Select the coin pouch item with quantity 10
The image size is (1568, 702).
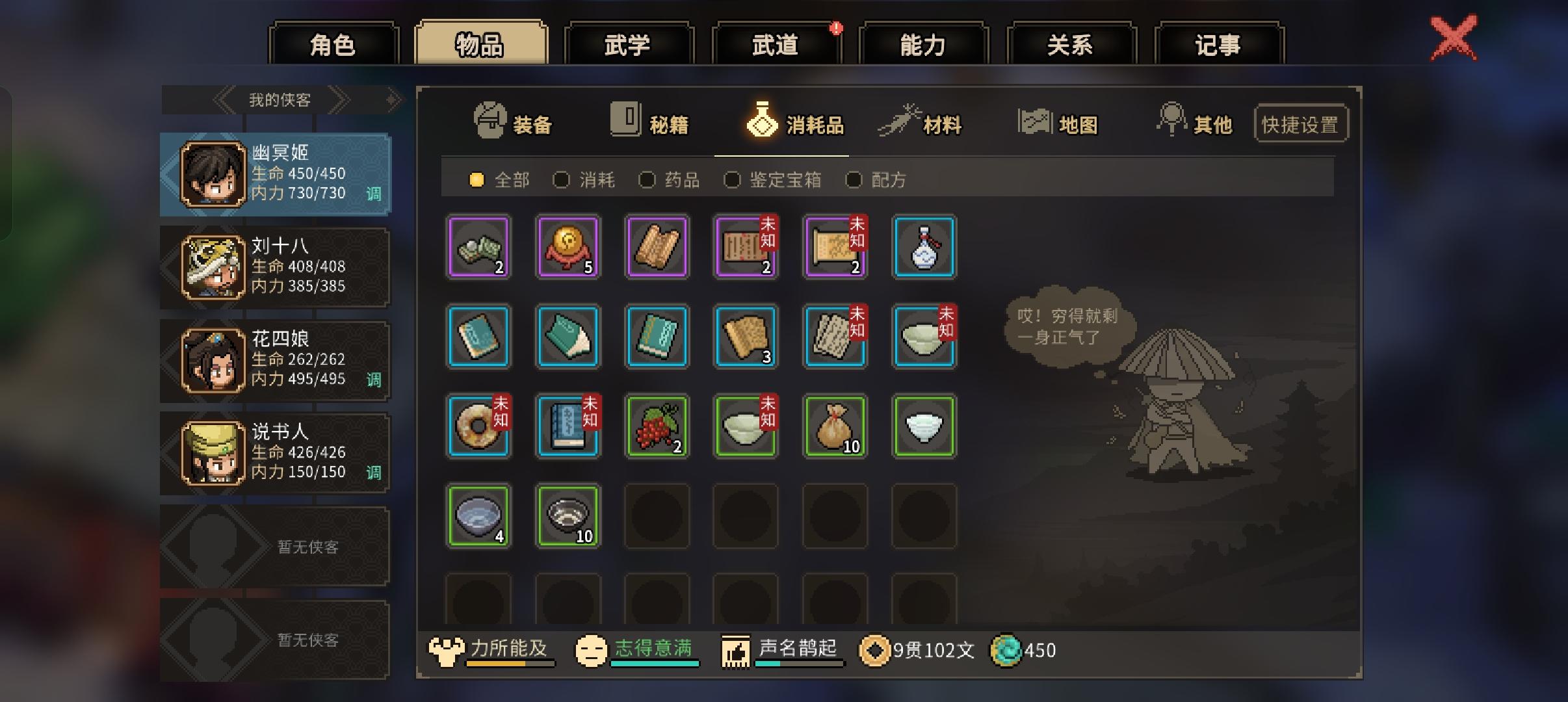point(835,427)
